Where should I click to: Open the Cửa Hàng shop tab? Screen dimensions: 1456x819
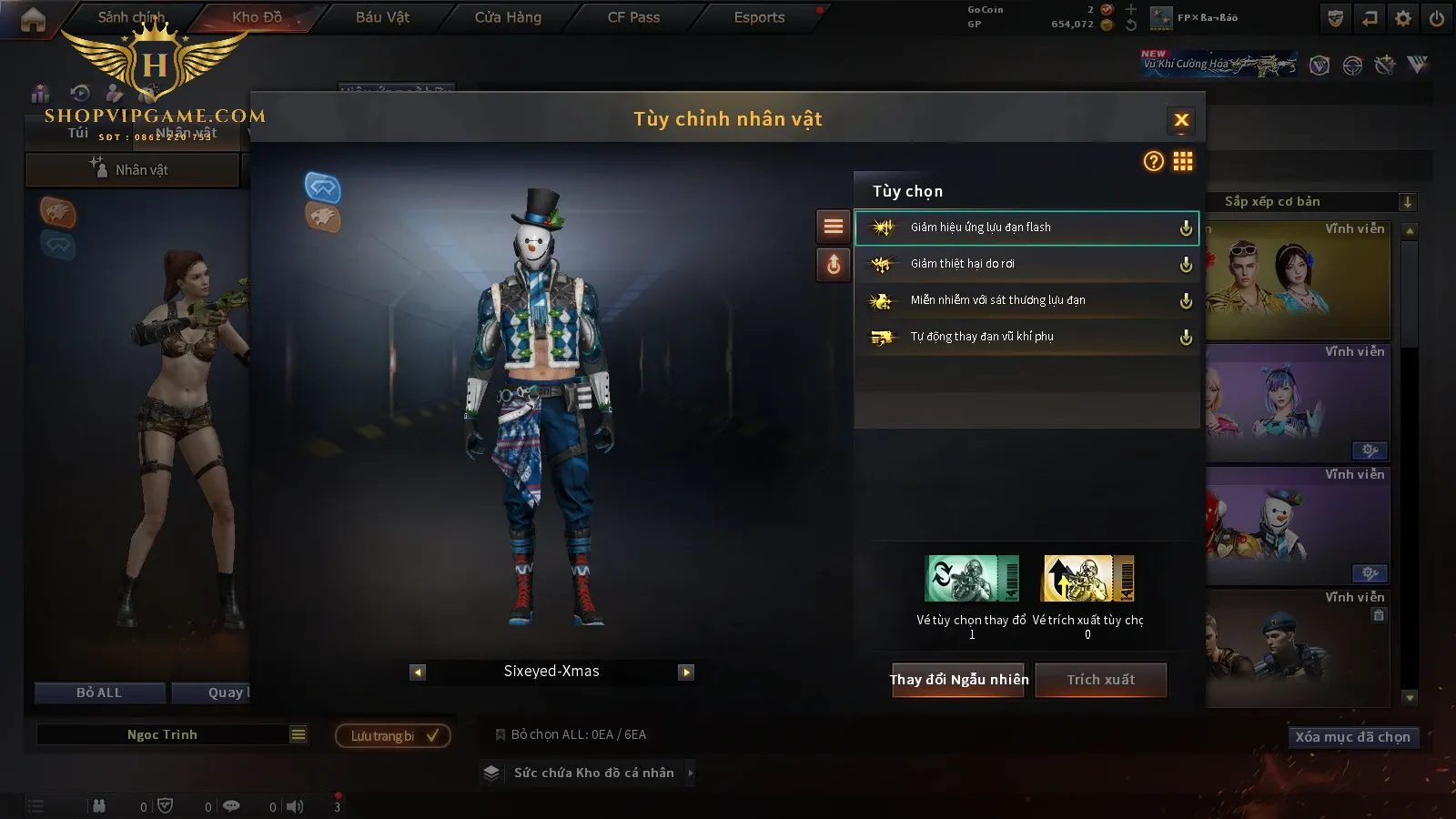coord(508,17)
